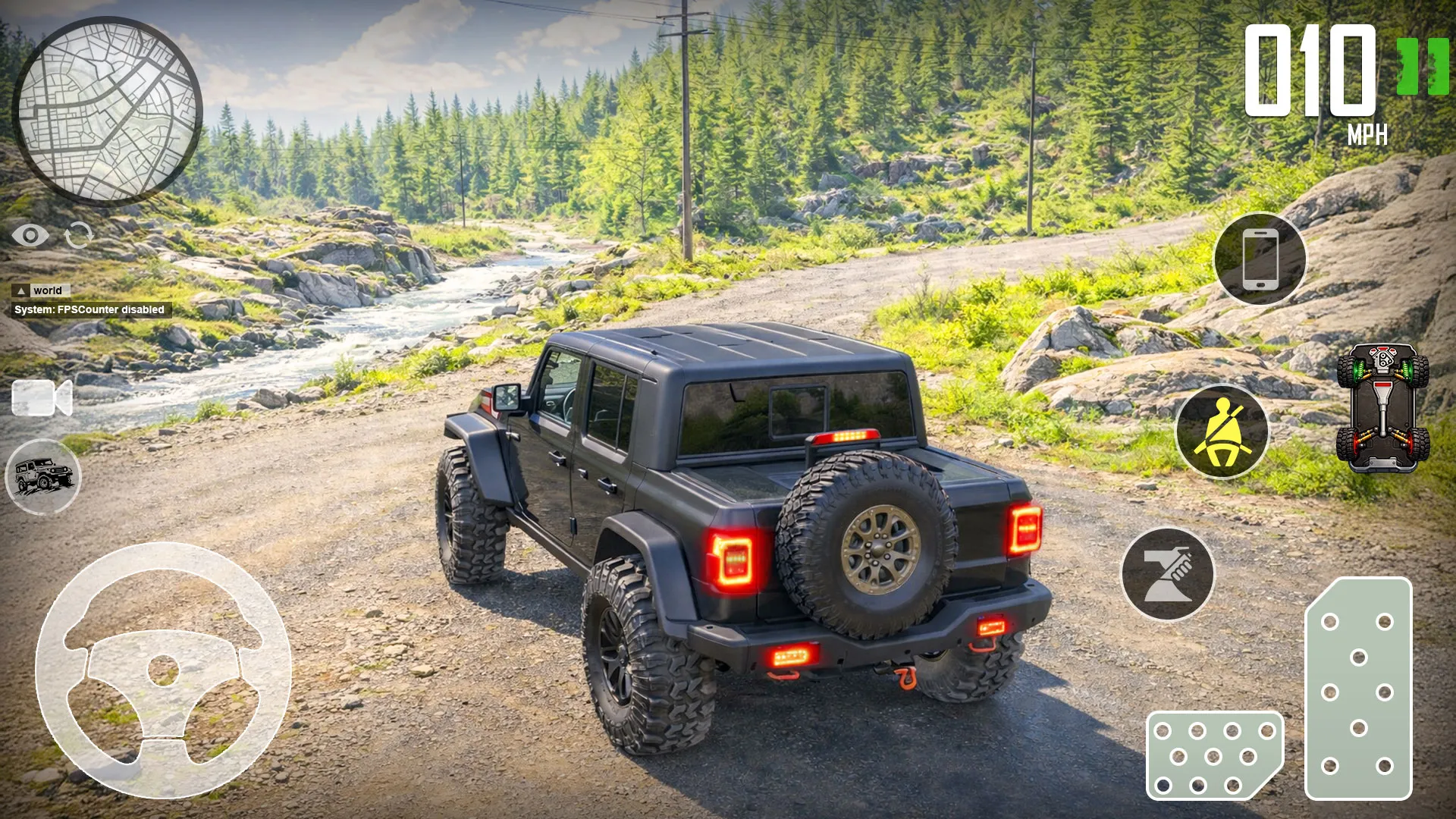This screenshot has height=819, width=1456.
Task: Open the chassis drivetrain diagram icon
Action: pos(1382,407)
